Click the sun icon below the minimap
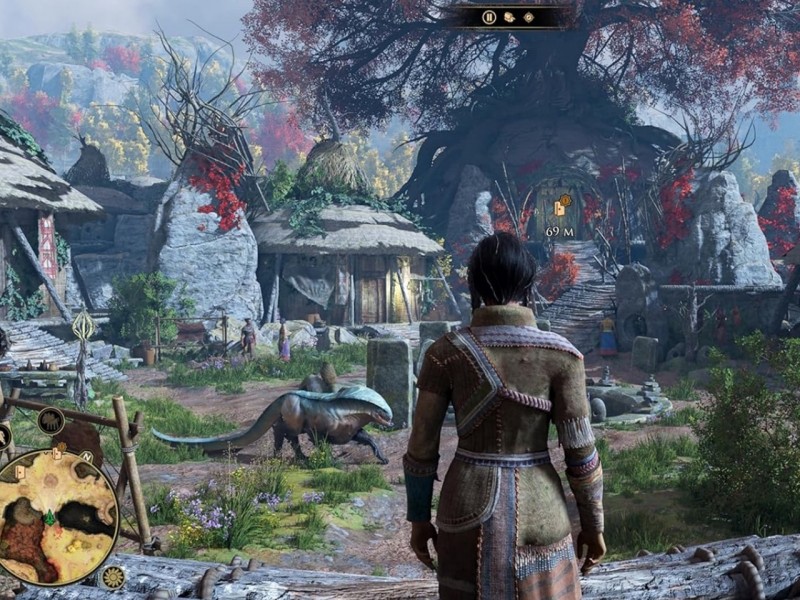Viewport: 800px width, 600px height. tap(113, 577)
